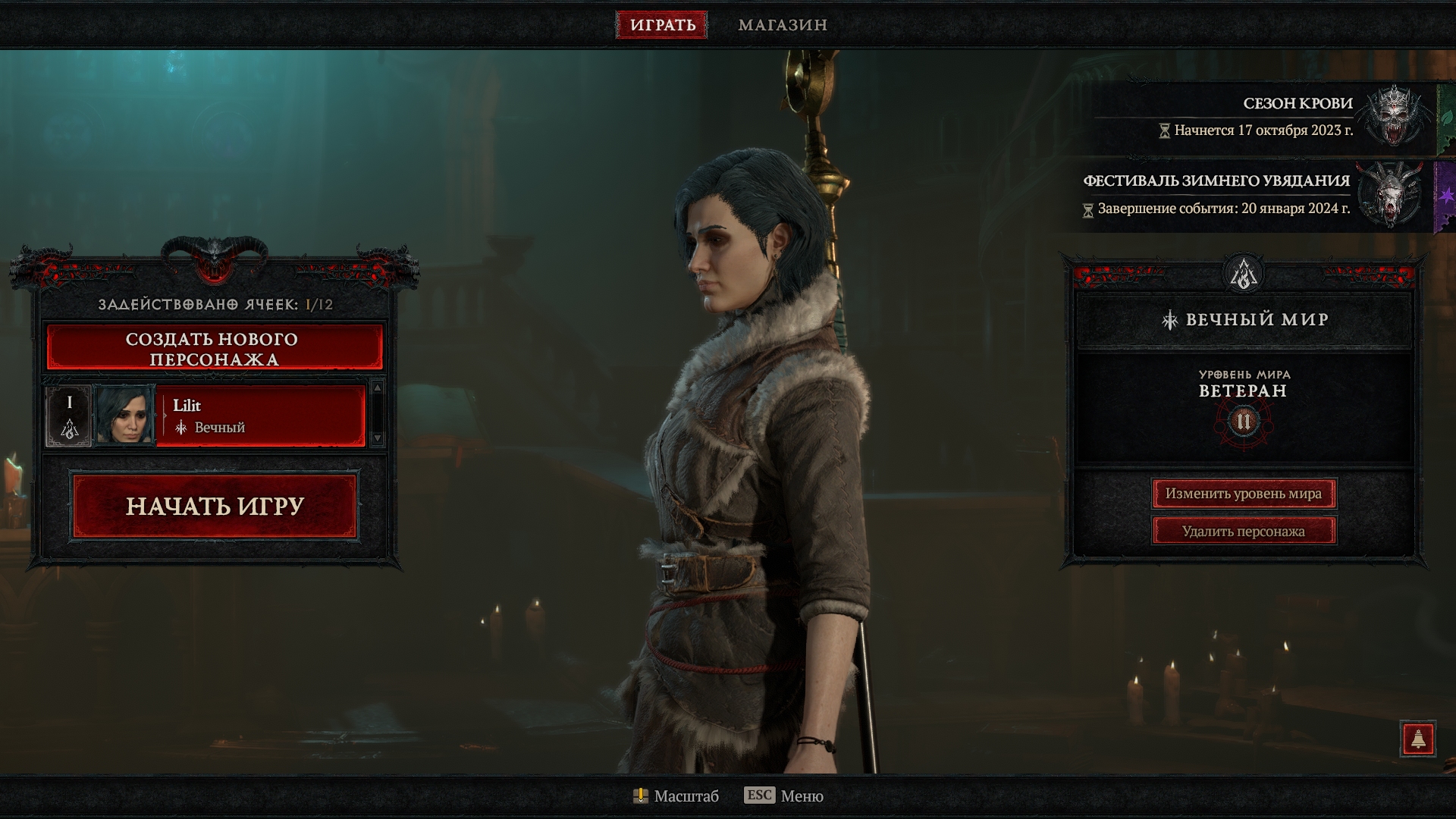Click character list scroll-up arrow
Image resolution: width=1456 pixels, height=819 pixels.
[x=377, y=388]
